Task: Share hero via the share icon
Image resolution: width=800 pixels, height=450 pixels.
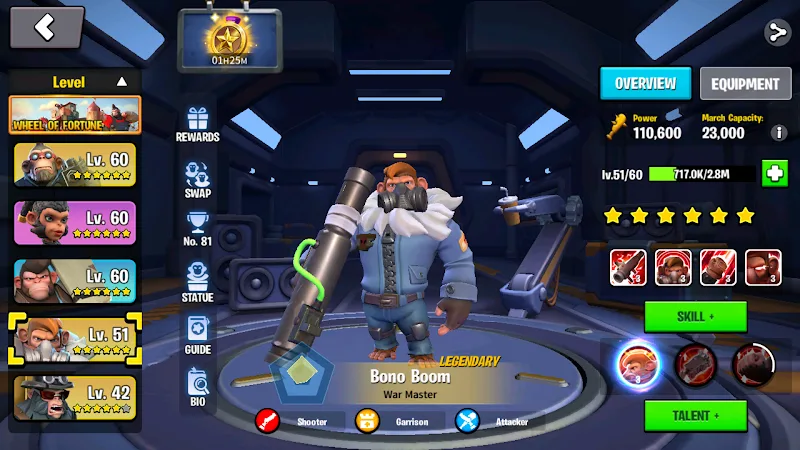Action: coord(776,32)
